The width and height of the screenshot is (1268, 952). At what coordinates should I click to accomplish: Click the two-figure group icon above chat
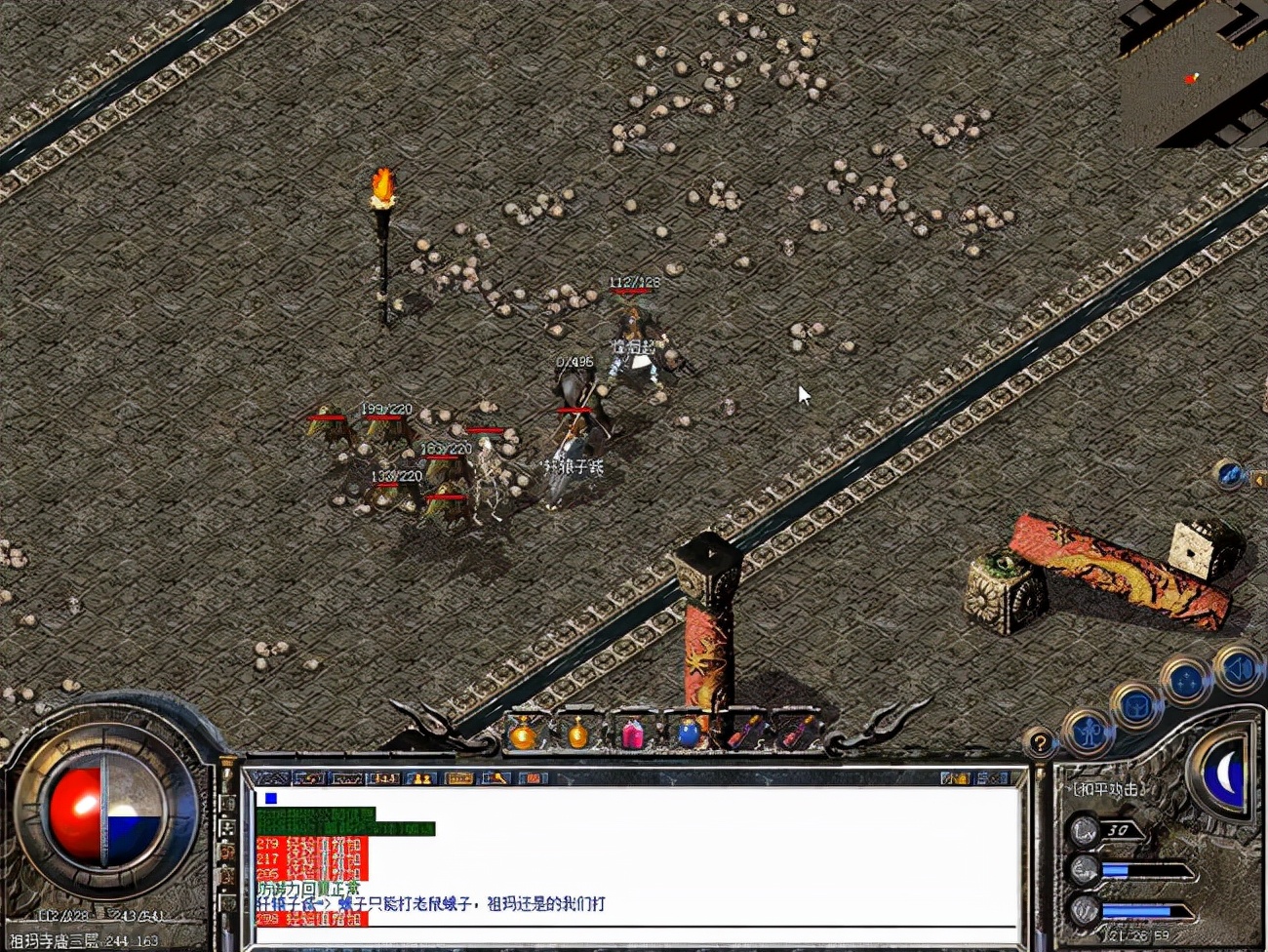420,778
